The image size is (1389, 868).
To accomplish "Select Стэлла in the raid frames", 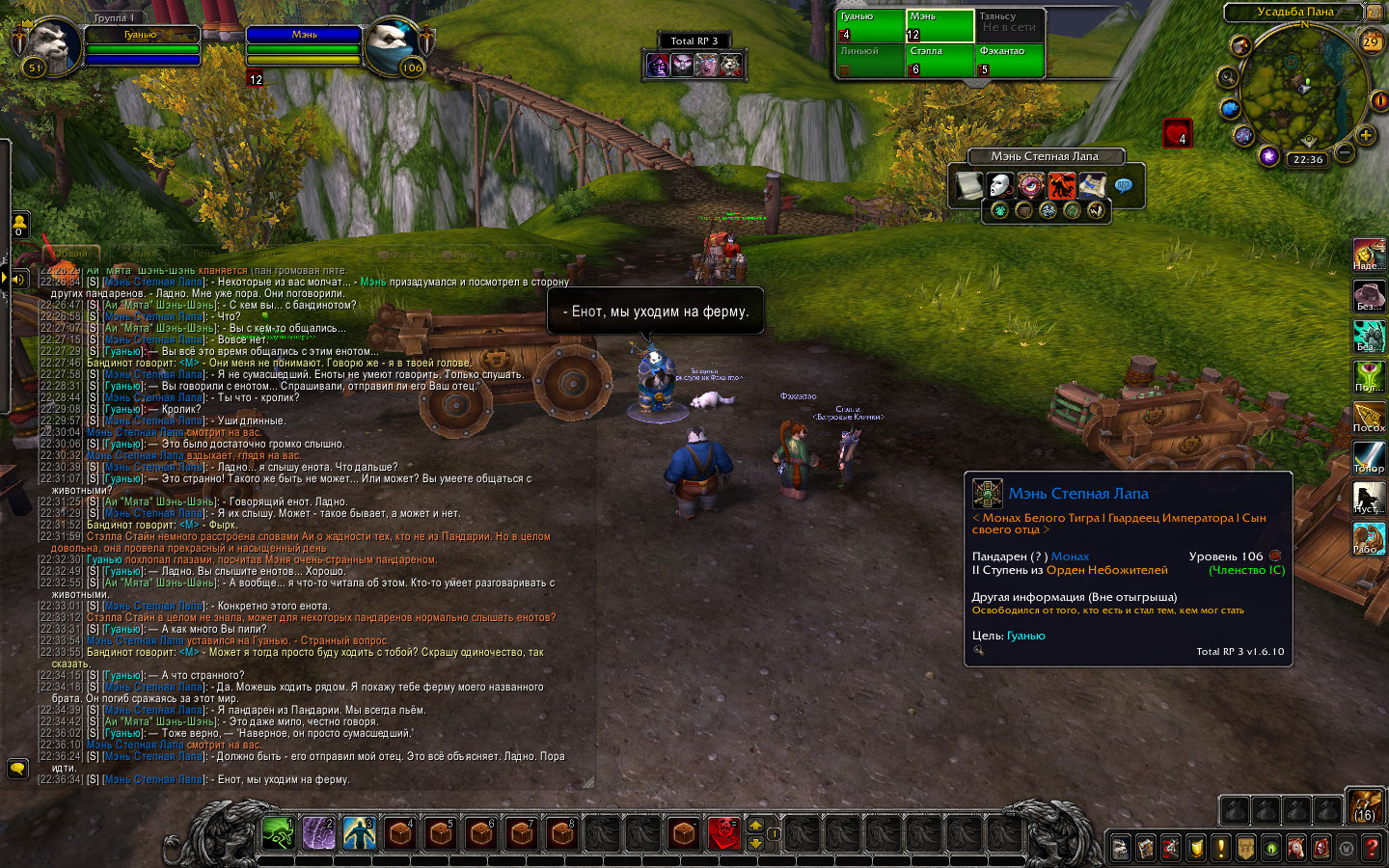I will (940, 61).
